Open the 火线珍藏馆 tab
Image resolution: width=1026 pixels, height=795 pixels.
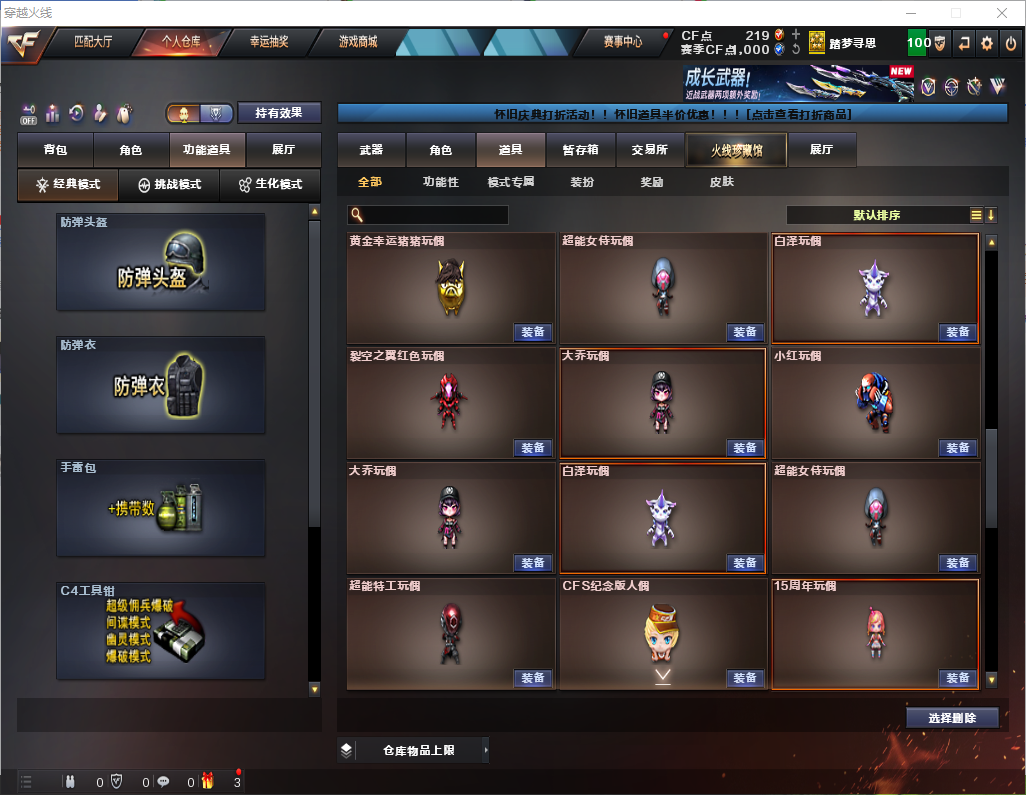point(736,150)
